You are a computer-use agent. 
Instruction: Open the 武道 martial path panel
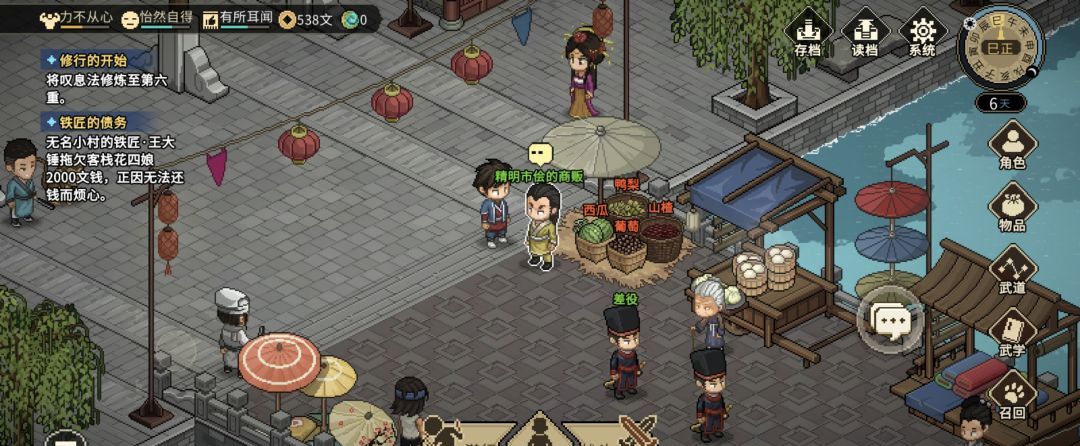point(1012,270)
